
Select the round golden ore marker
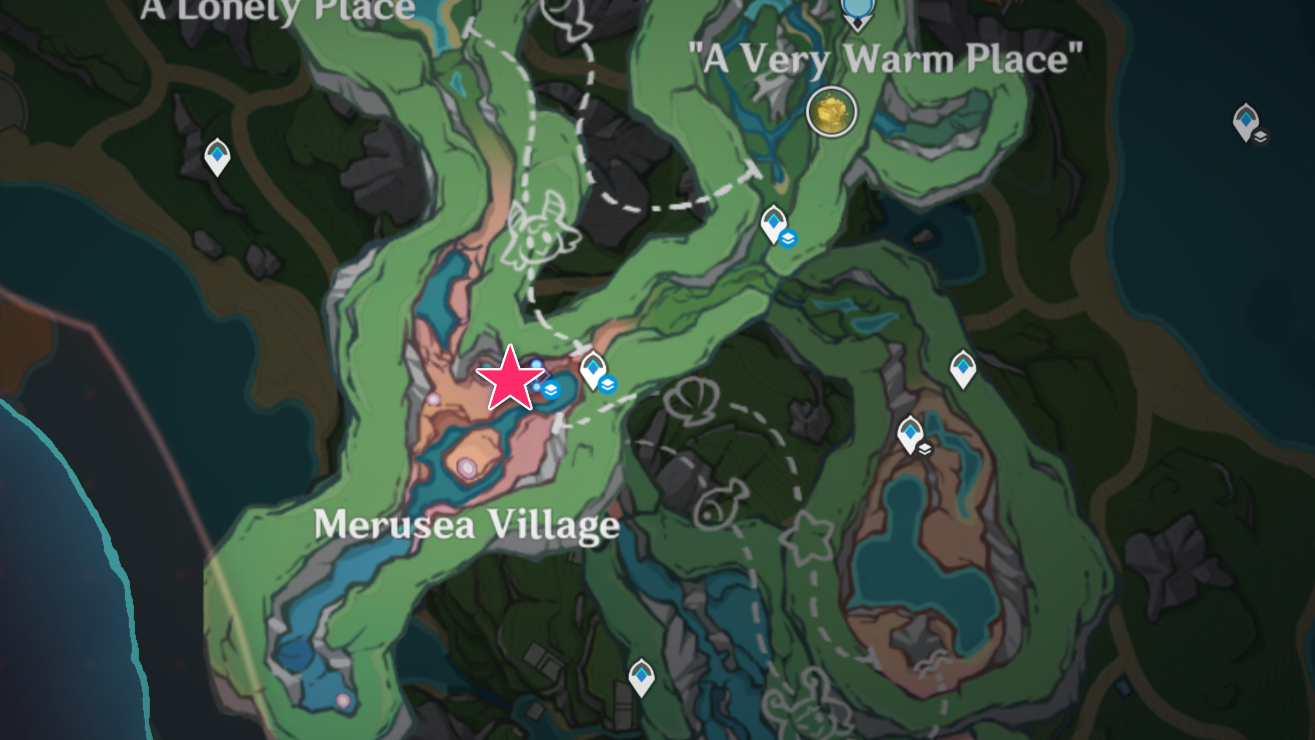832,110
